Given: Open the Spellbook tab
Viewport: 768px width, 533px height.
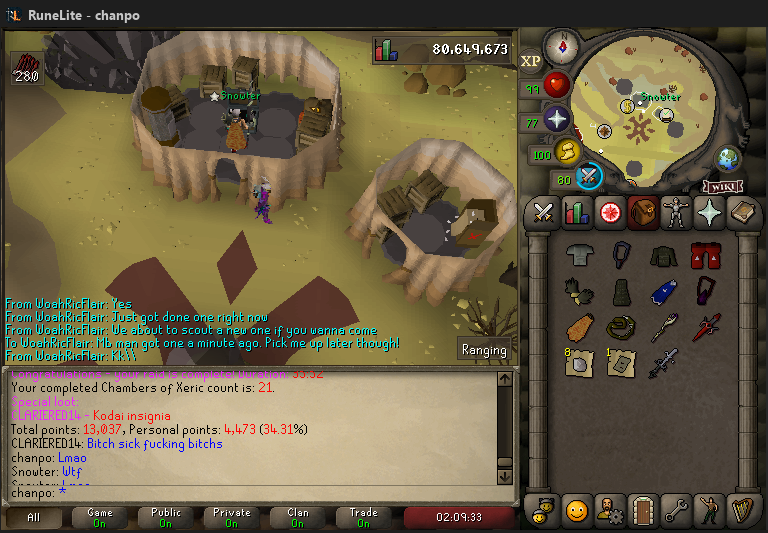Looking at the screenshot, I should coord(743,212).
